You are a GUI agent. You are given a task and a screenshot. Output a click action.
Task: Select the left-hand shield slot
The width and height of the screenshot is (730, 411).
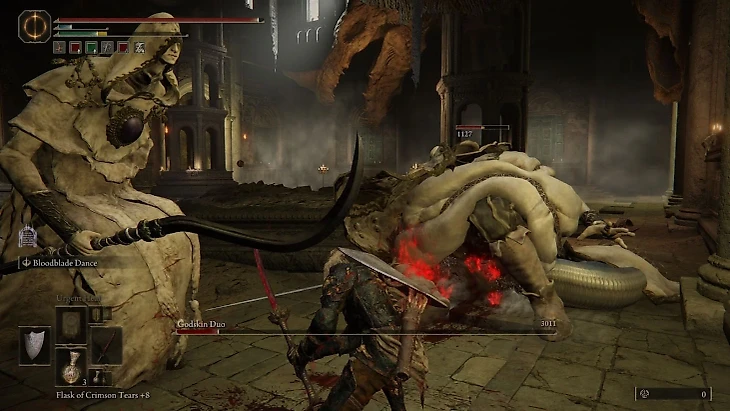click(x=34, y=345)
